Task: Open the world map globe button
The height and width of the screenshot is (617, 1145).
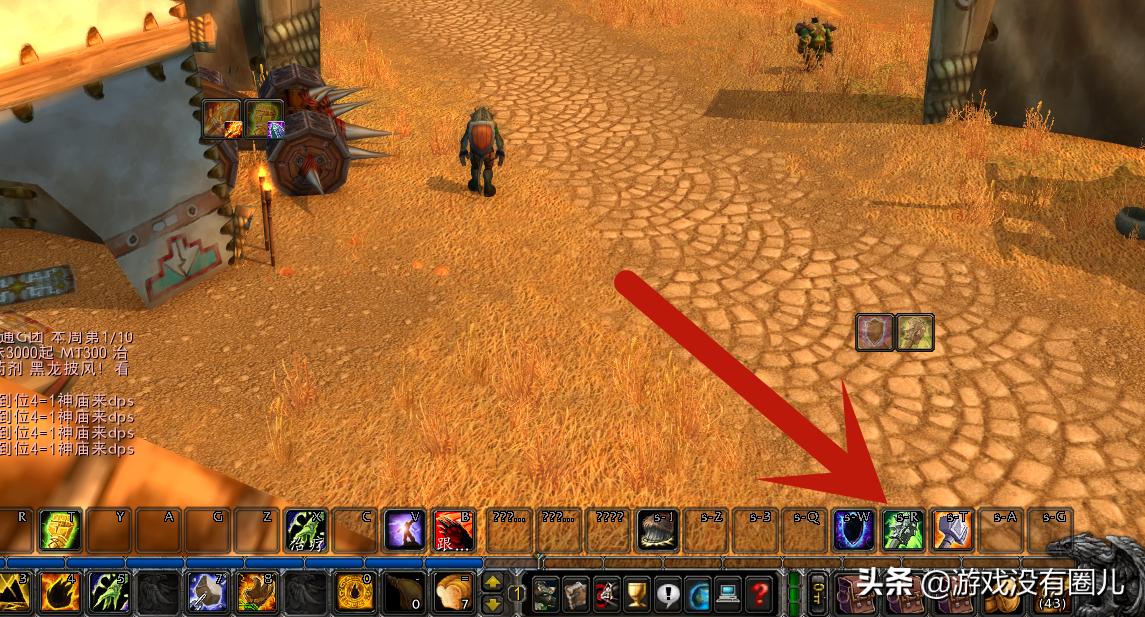Action: click(699, 594)
